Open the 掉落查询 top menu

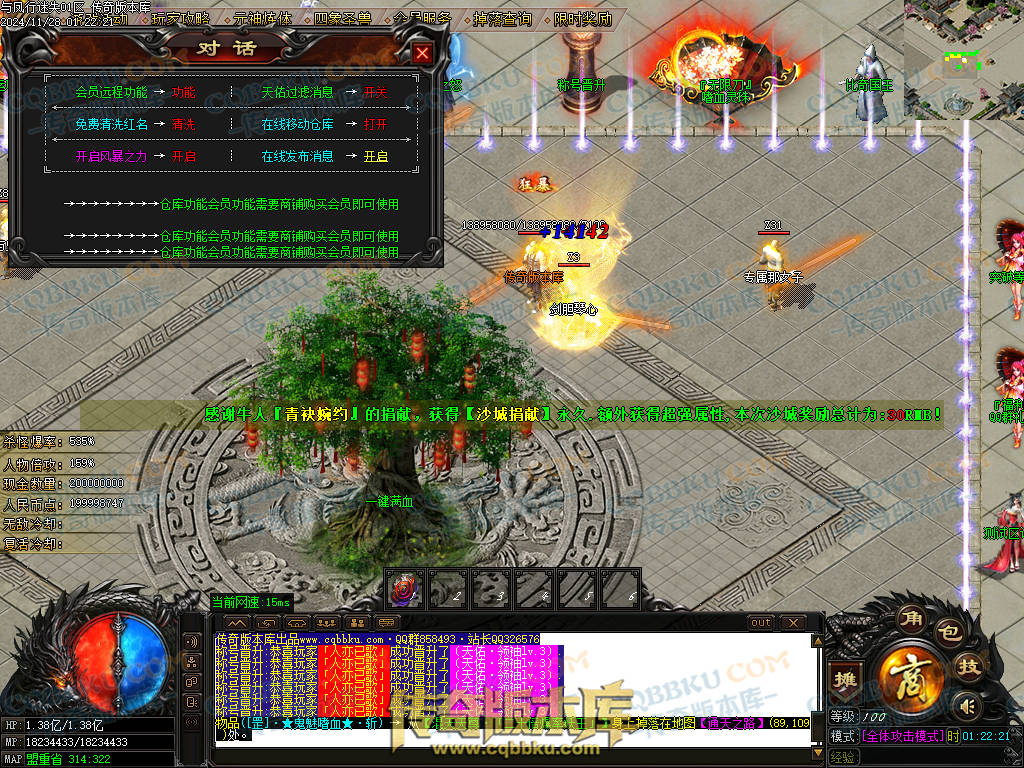pos(502,19)
